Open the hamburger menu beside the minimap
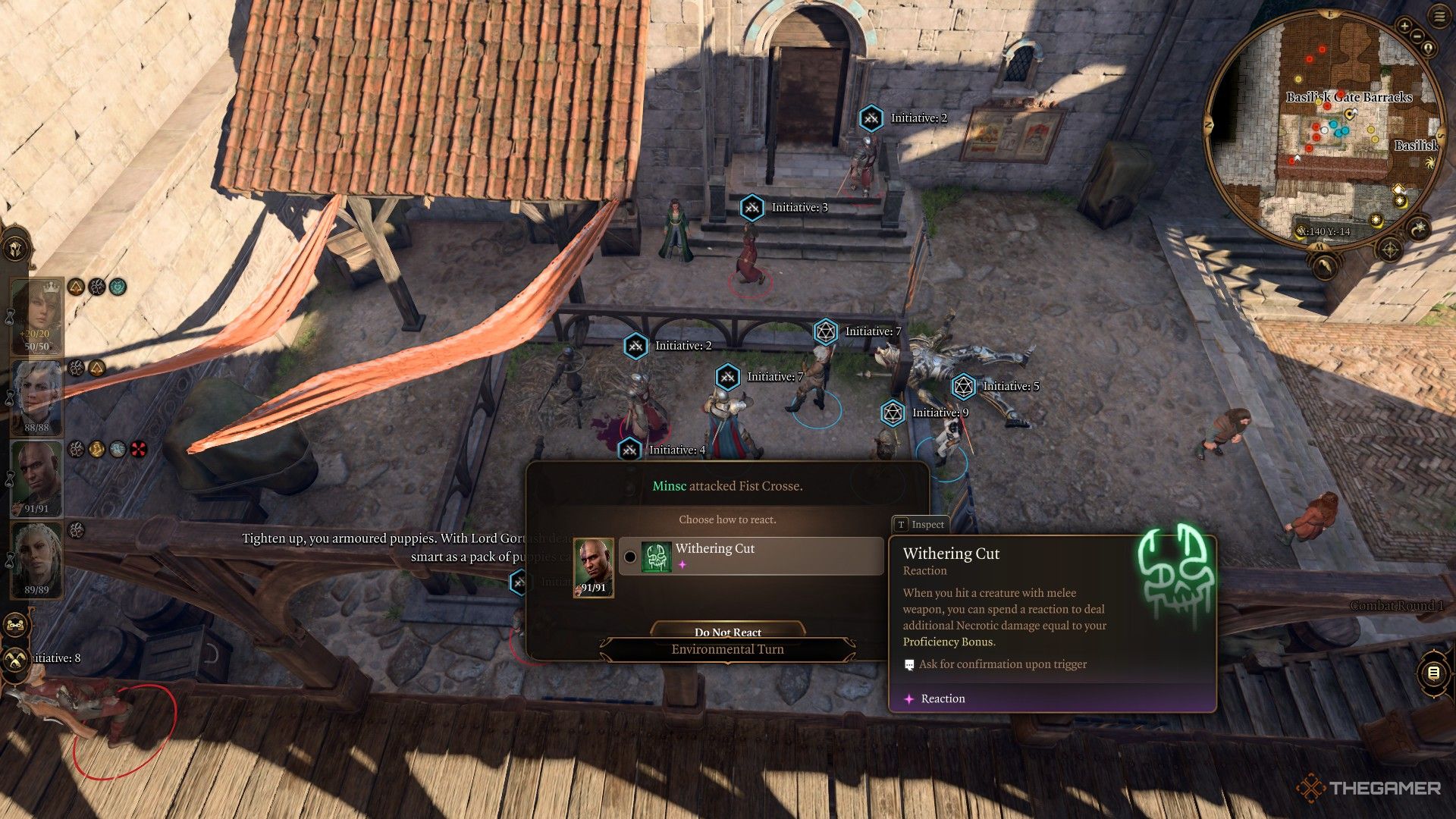1456x819 pixels. click(1439, 17)
